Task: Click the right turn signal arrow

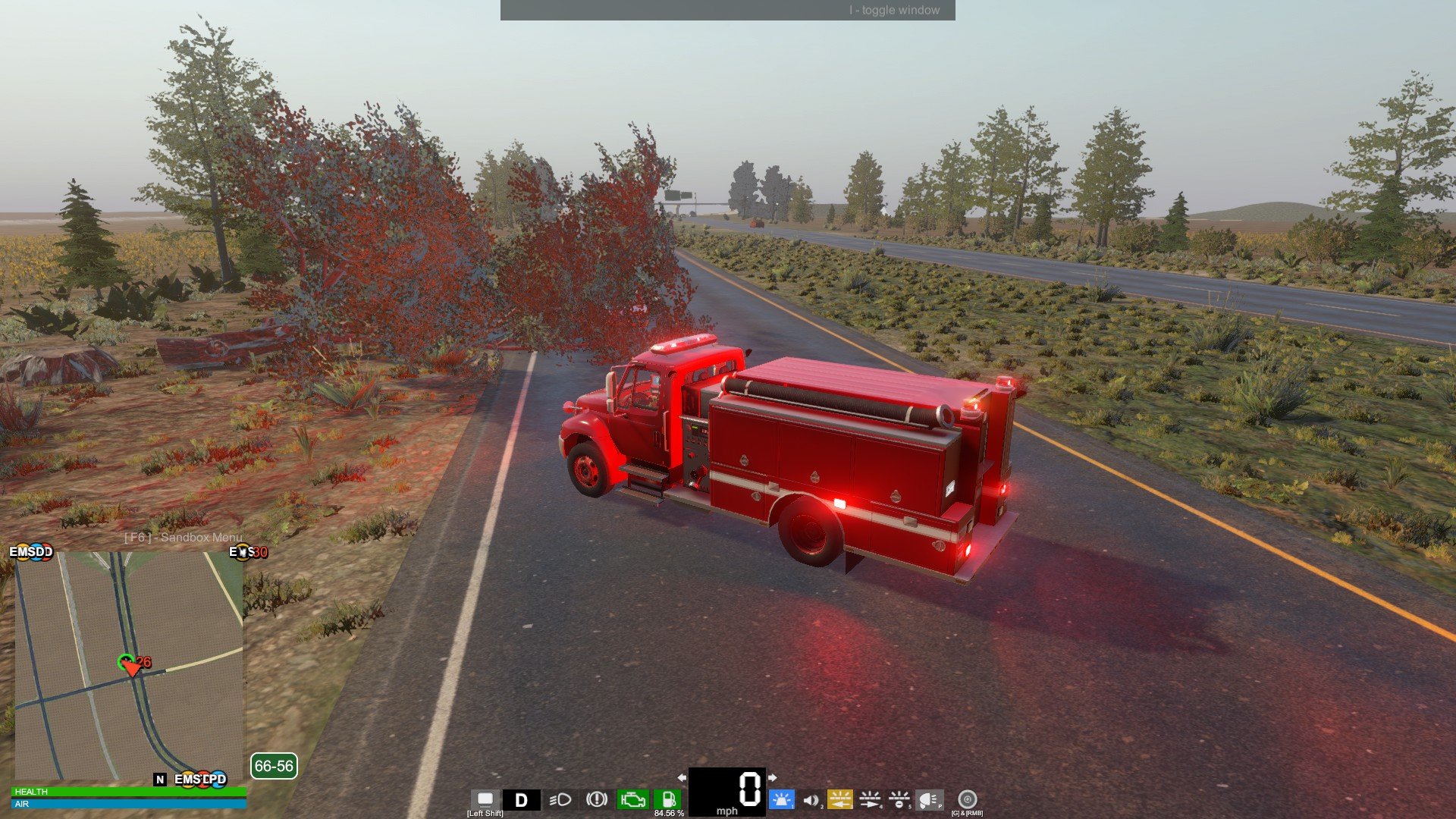Action: (772, 777)
